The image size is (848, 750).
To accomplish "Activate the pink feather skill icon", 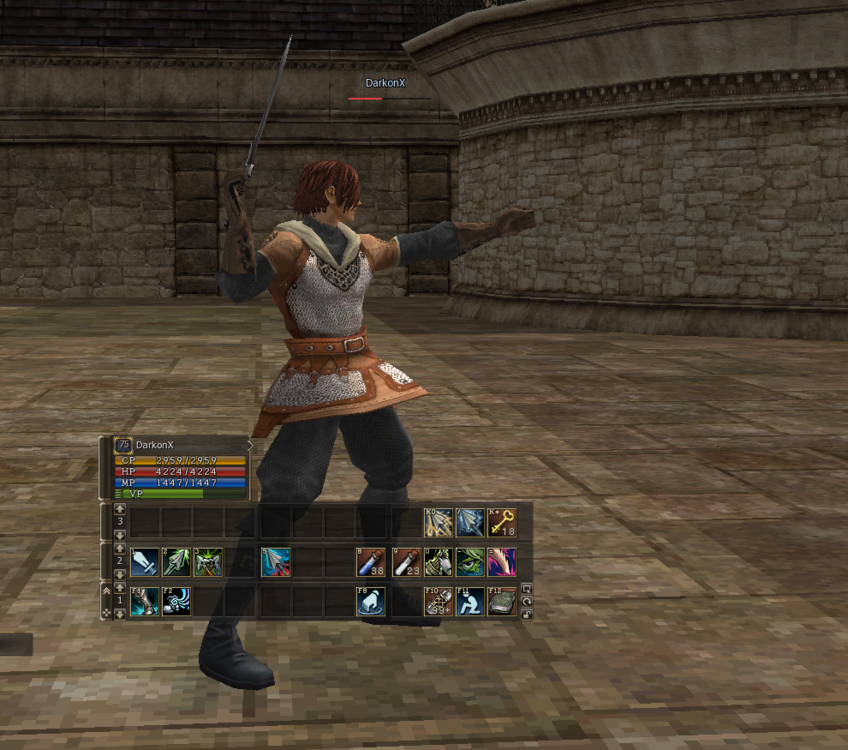I will click(x=502, y=562).
